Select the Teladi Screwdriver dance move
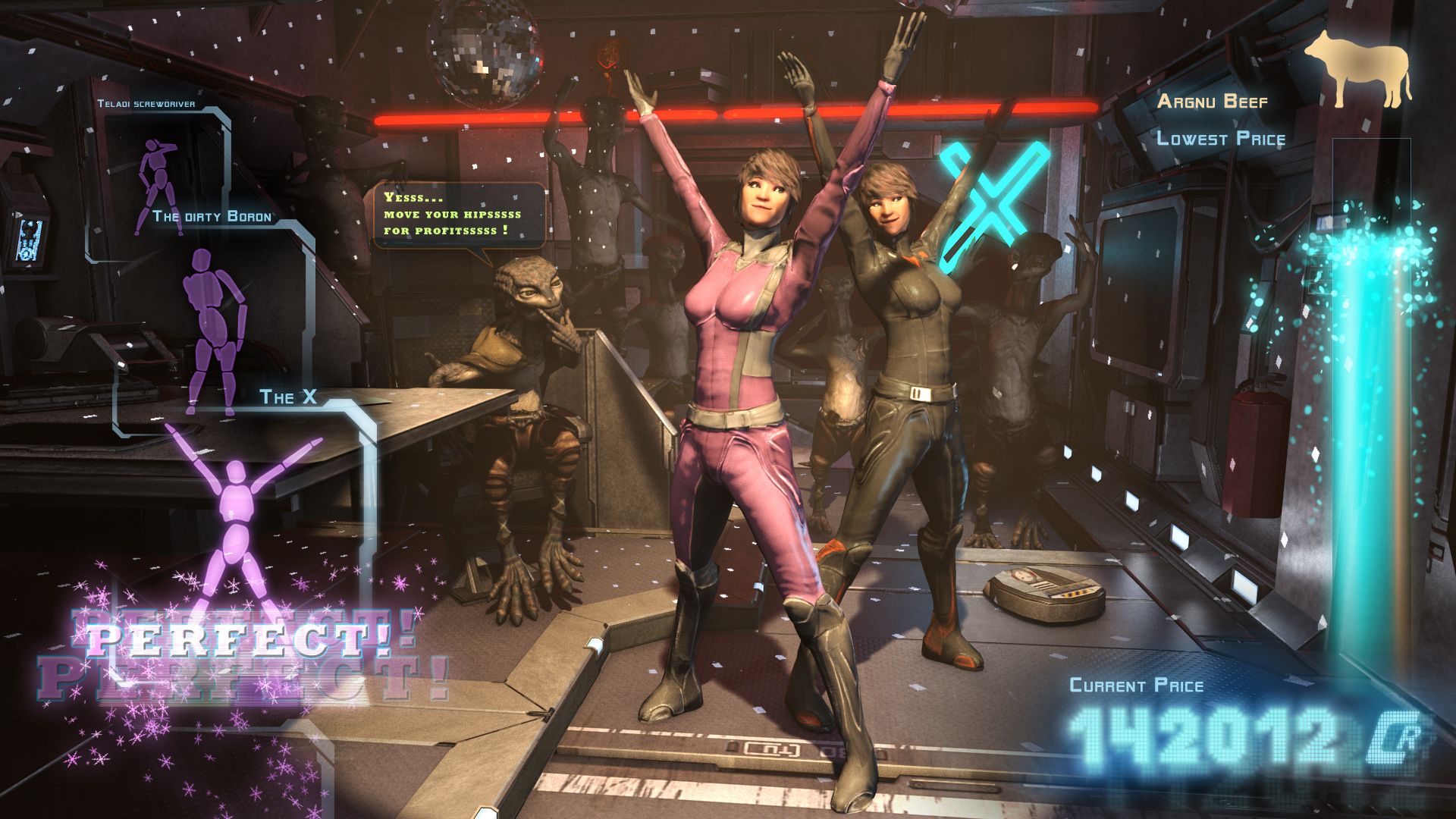 click(x=158, y=182)
